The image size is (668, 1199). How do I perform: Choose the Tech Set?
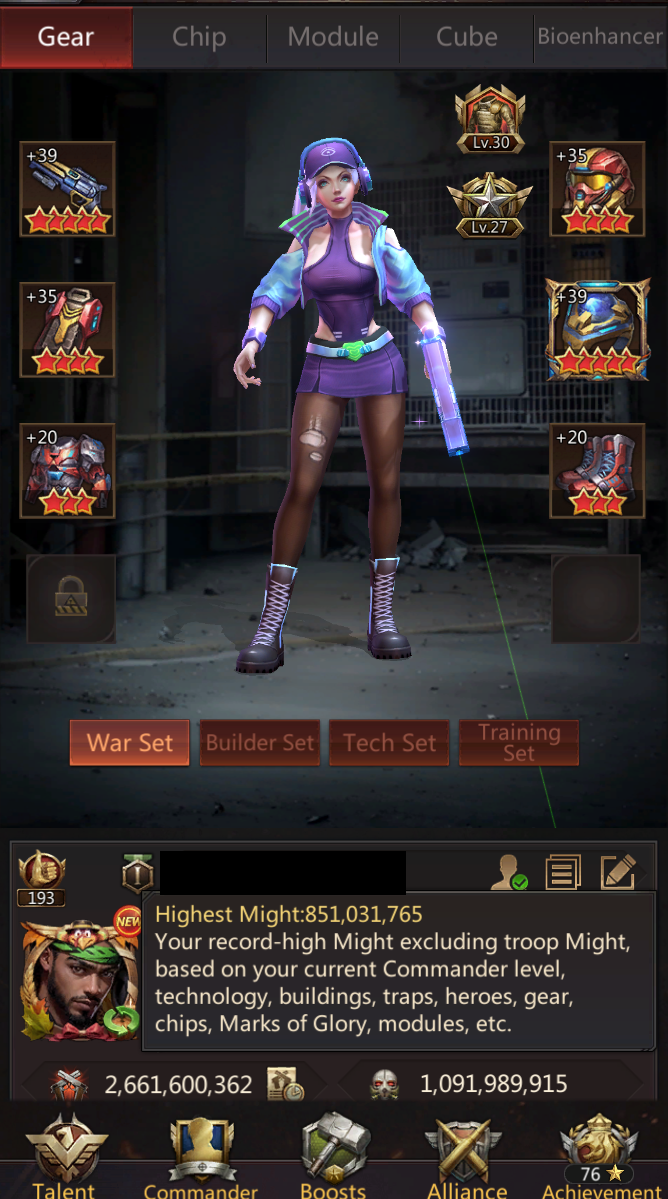pos(389,743)
